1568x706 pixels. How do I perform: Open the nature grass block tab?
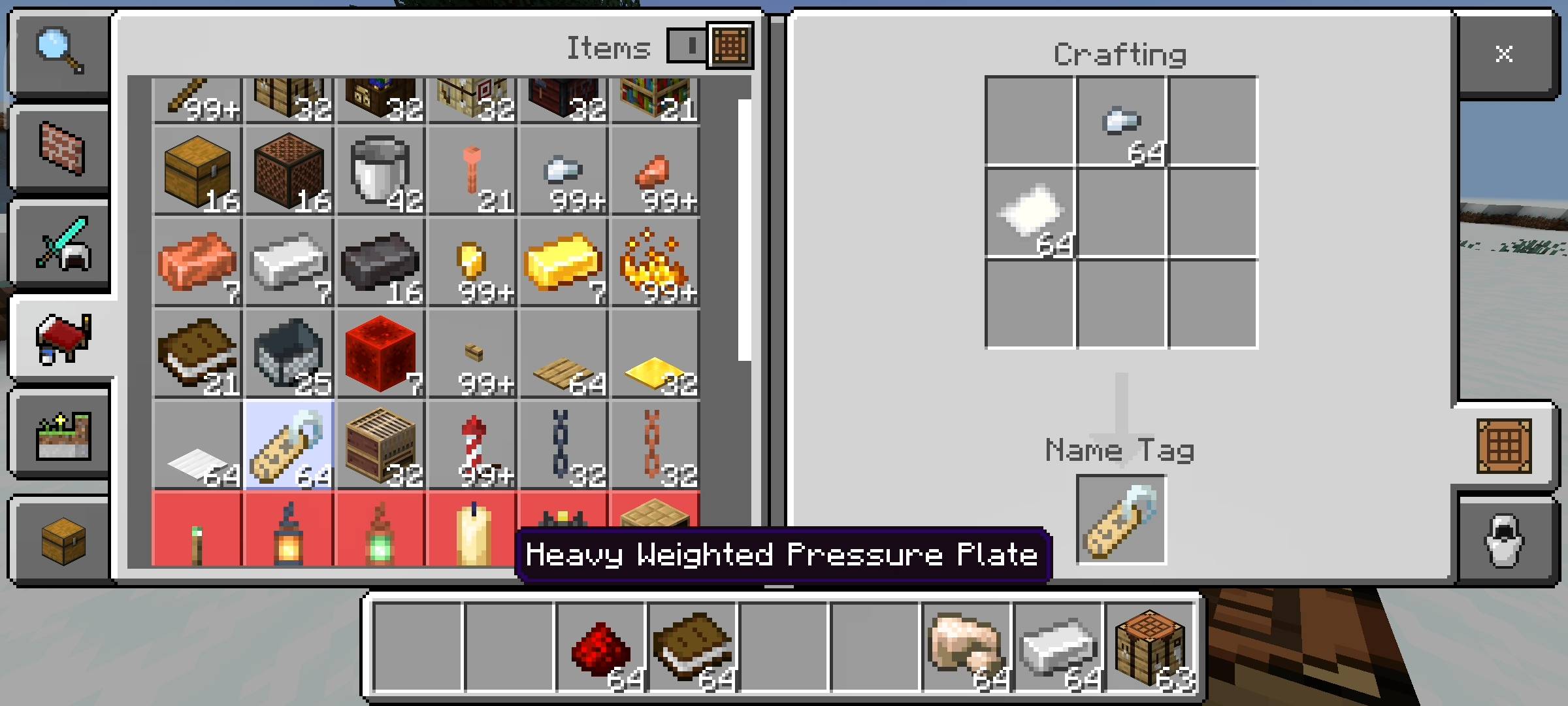(x=60, y=435)
